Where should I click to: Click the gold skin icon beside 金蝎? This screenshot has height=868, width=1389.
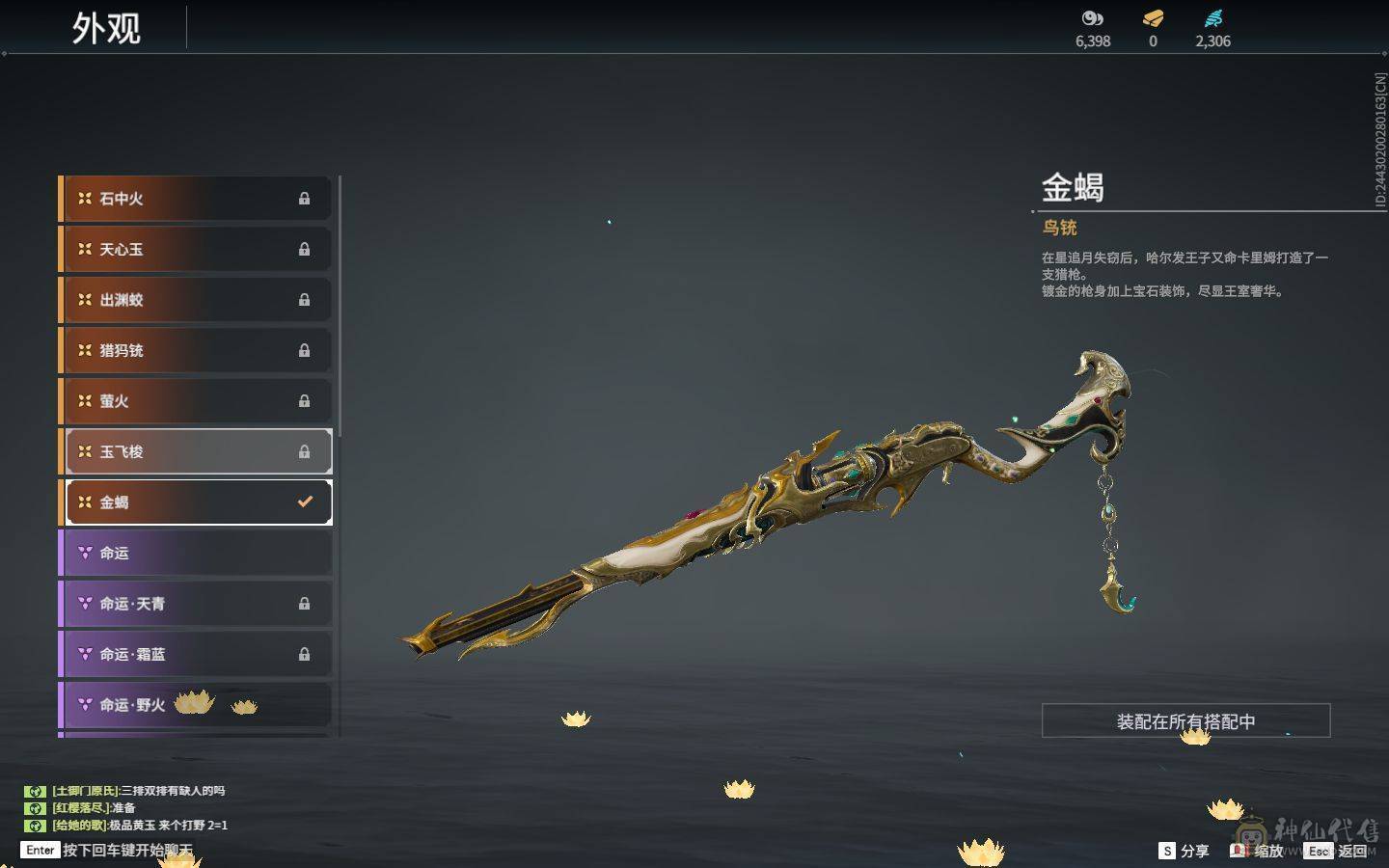[84, 502]
